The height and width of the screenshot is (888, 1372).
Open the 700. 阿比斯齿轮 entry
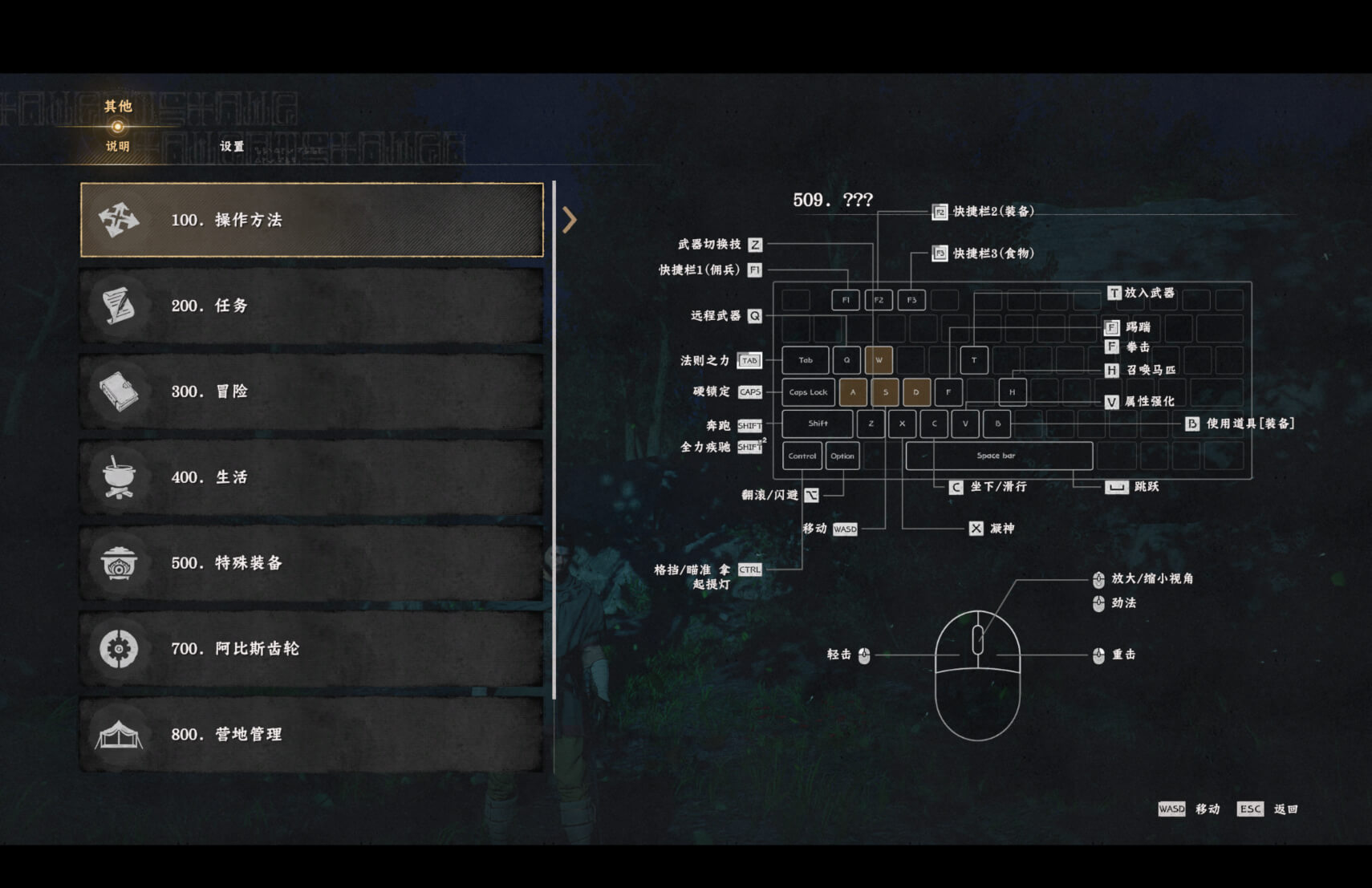[x=312, y=648]
